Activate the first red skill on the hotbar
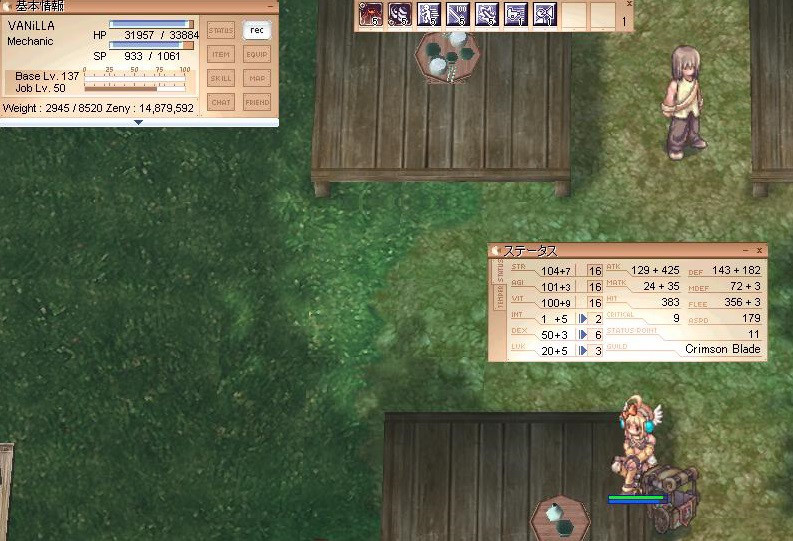The width and height of the screenshot is (793, 541). coord(371,15)
